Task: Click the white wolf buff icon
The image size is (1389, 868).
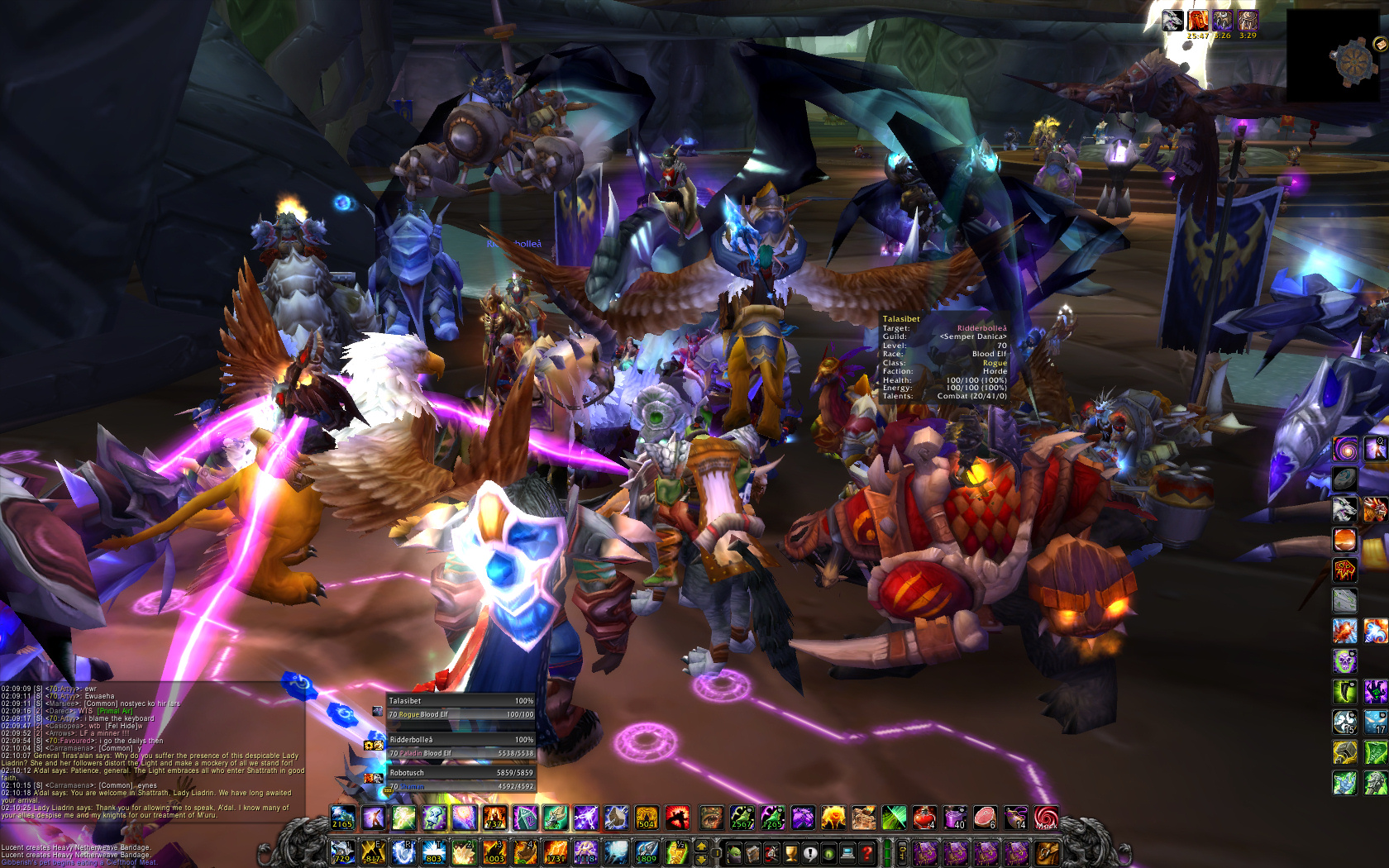Action: (1172, 21)
